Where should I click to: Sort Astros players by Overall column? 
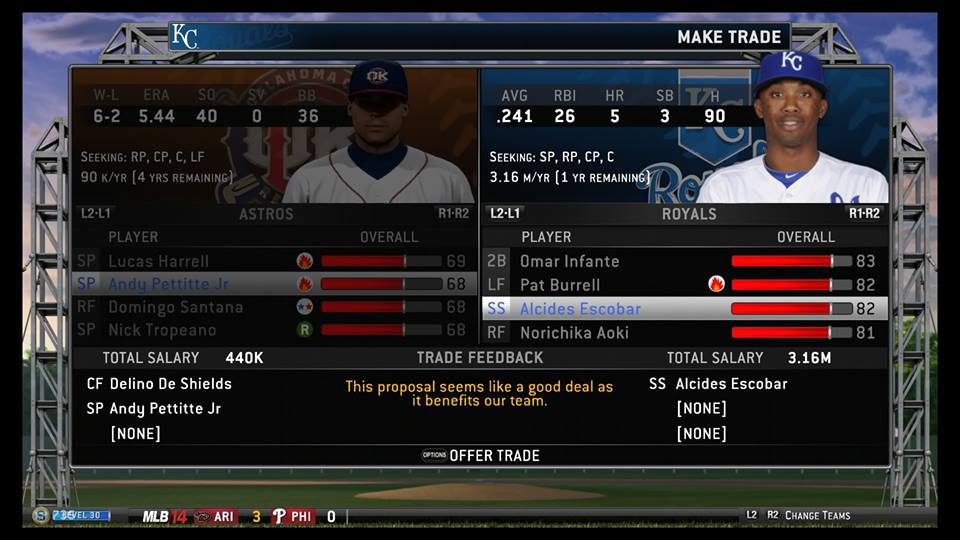click(389, 237)
